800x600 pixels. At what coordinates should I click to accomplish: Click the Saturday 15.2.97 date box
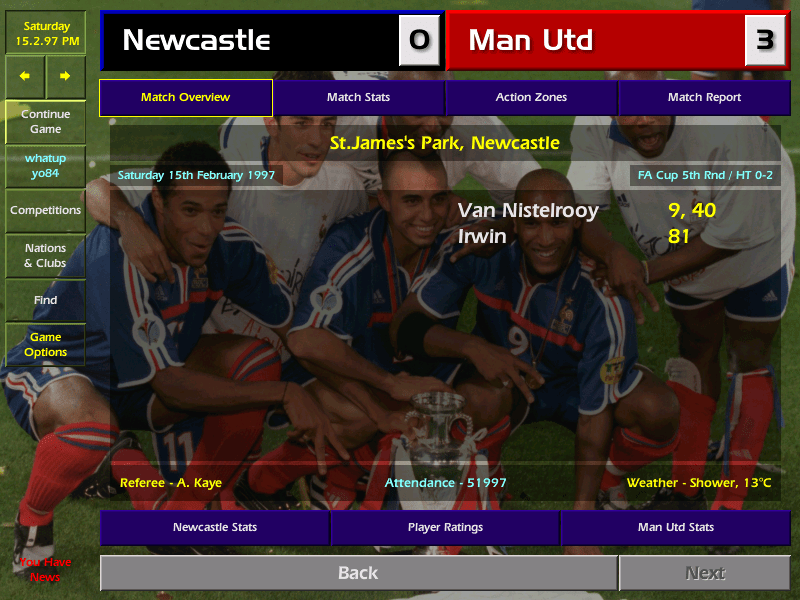coord(45,33)
